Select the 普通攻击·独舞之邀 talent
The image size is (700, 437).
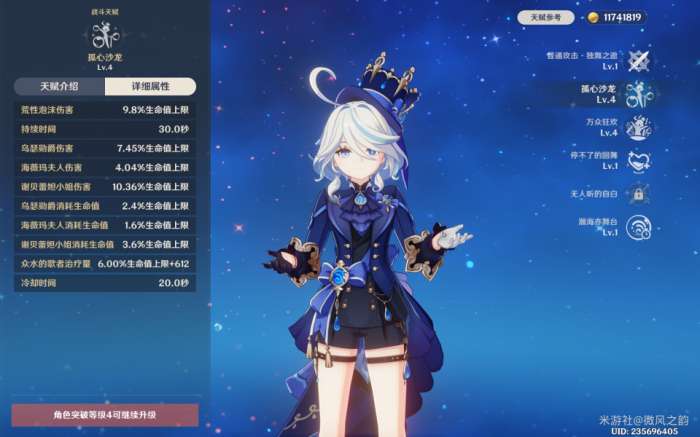pyautogui.click(x=639, y=61)
